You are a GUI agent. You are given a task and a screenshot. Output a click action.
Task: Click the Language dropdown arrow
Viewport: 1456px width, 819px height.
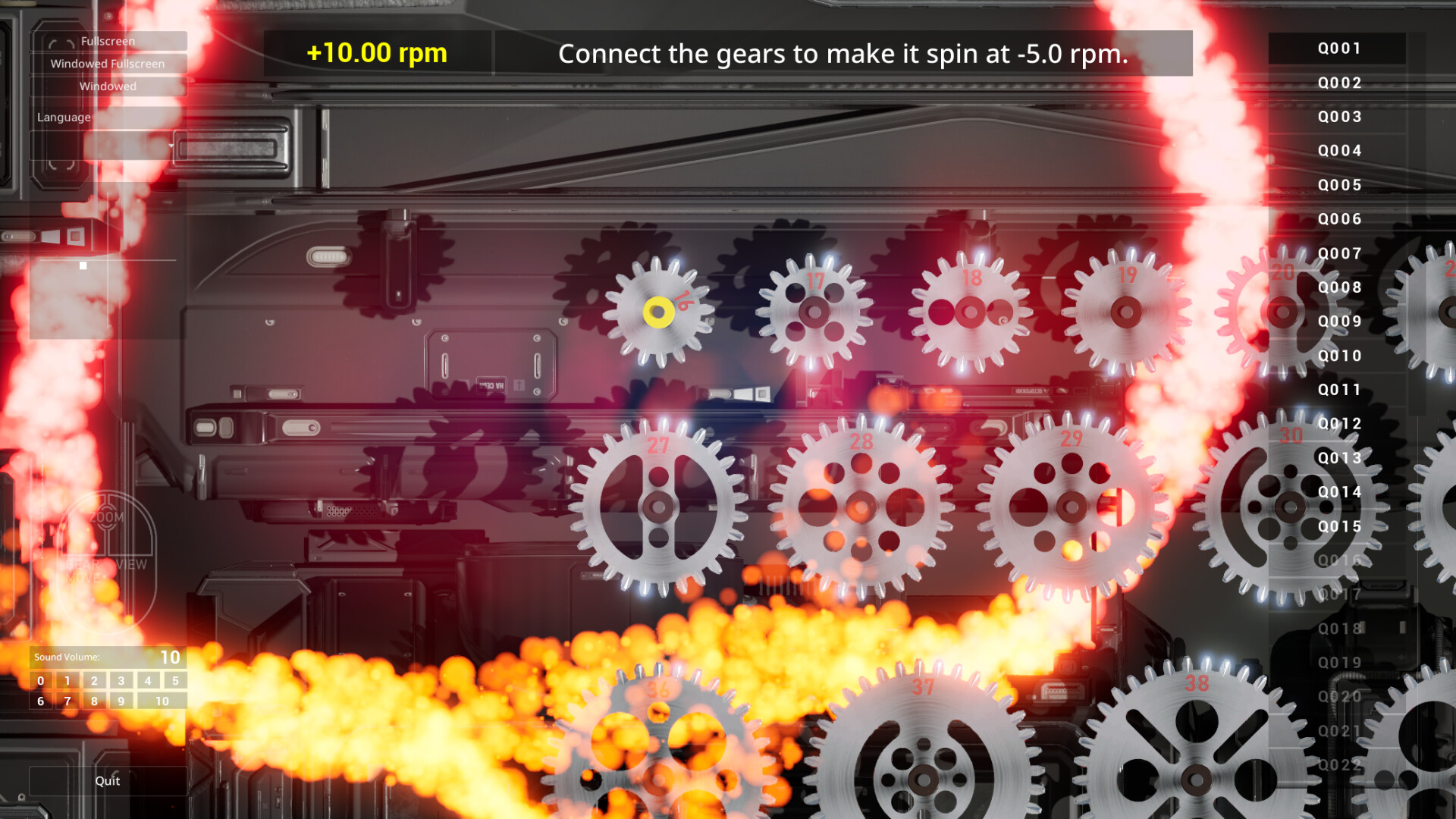pos(173,146)
